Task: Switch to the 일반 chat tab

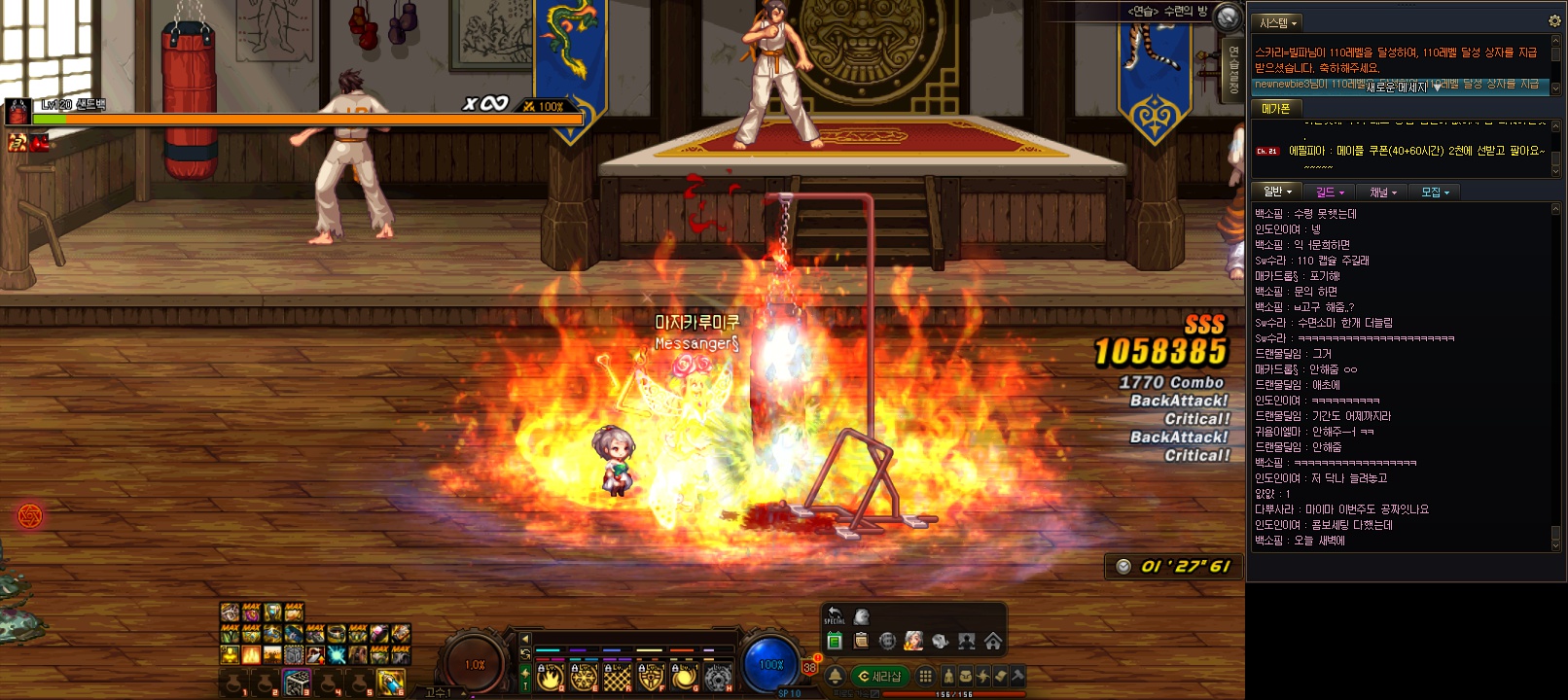Action: tap(1277, 192)
